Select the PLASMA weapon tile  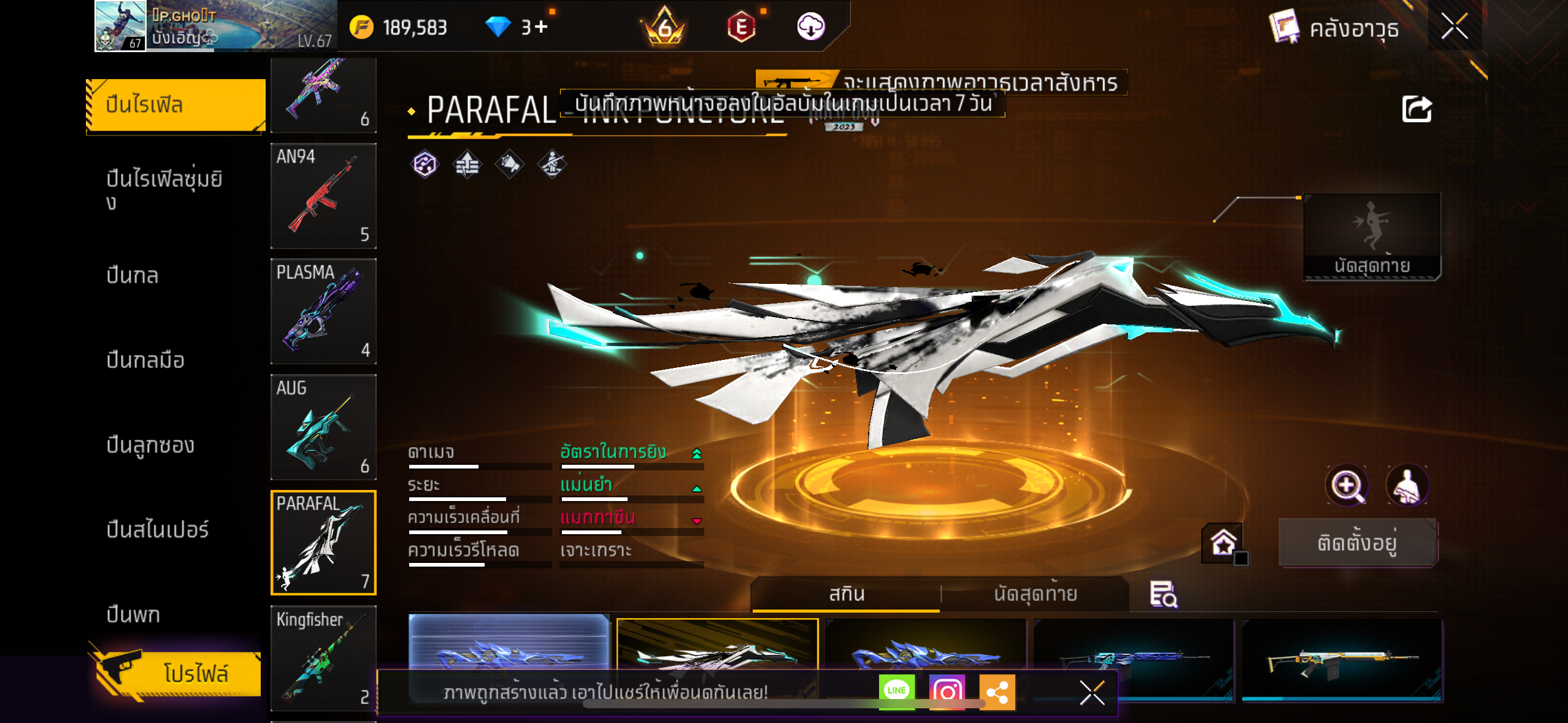[x=323, y=311]
